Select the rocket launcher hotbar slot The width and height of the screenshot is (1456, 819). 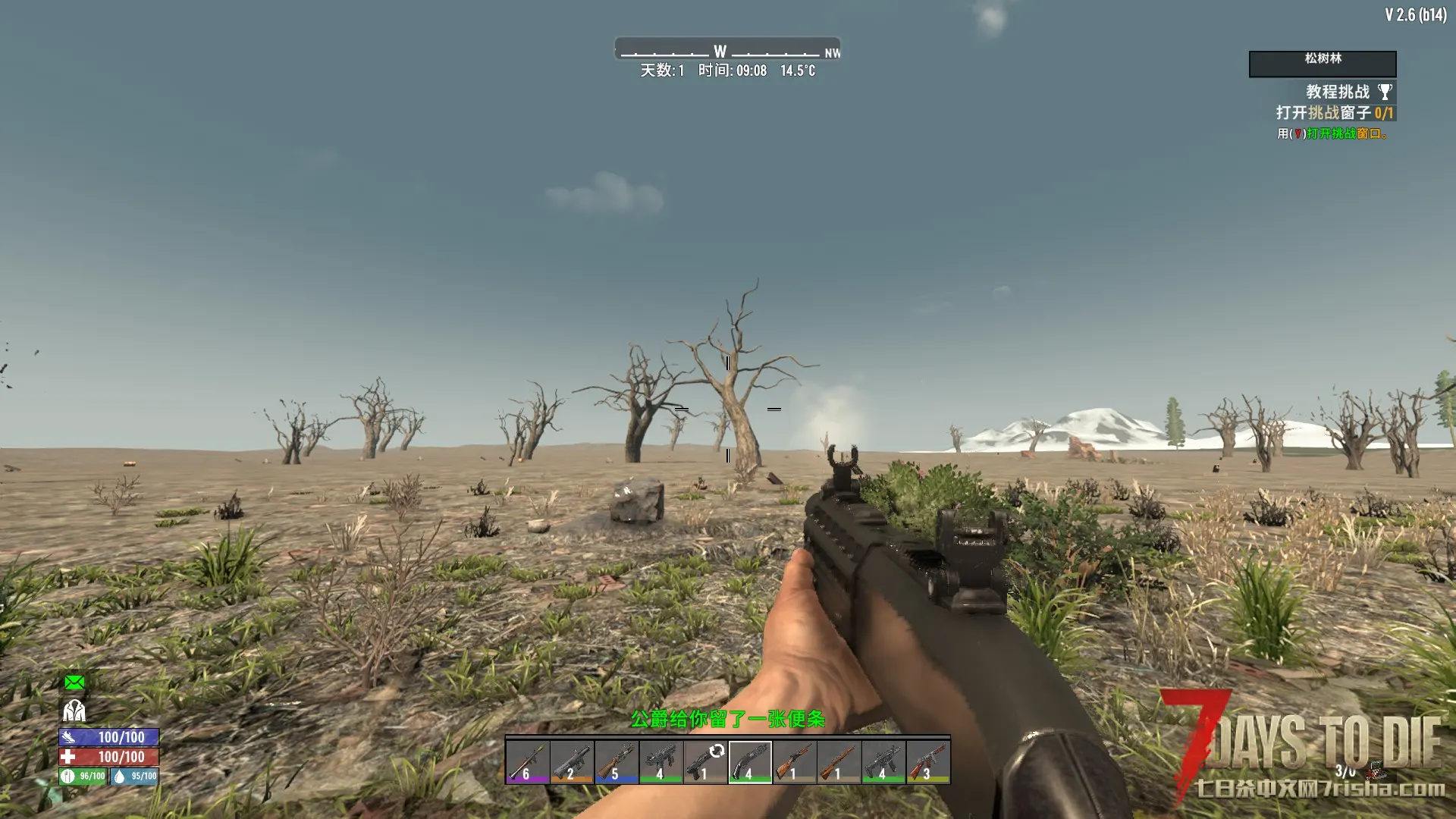(x=527, y=761)
